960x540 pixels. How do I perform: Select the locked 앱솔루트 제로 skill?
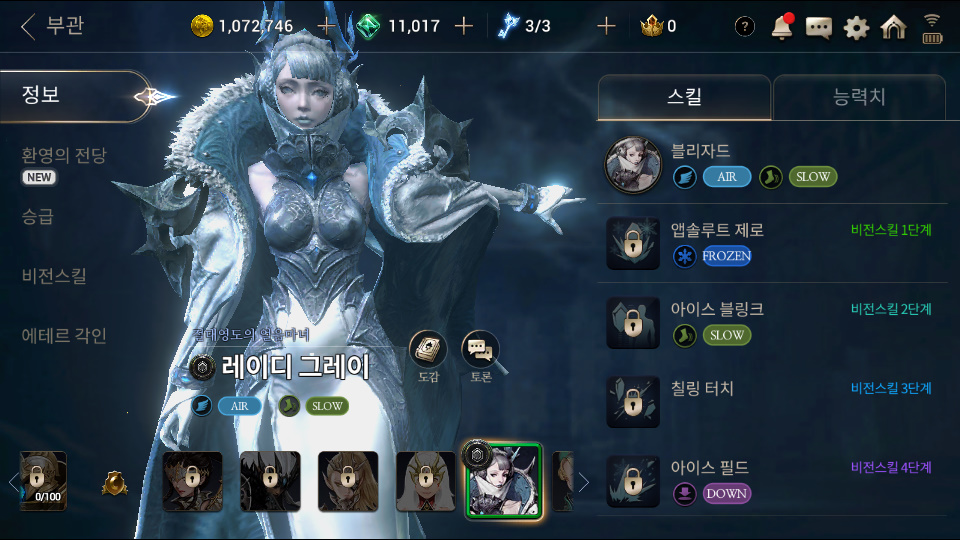(634, 243)
